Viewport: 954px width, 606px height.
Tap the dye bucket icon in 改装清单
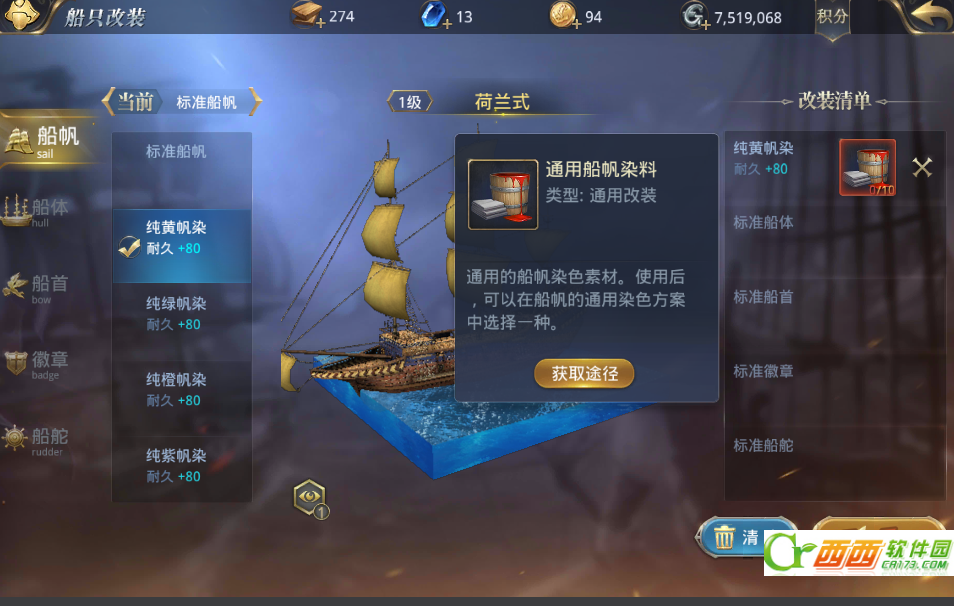click(867, 167)
